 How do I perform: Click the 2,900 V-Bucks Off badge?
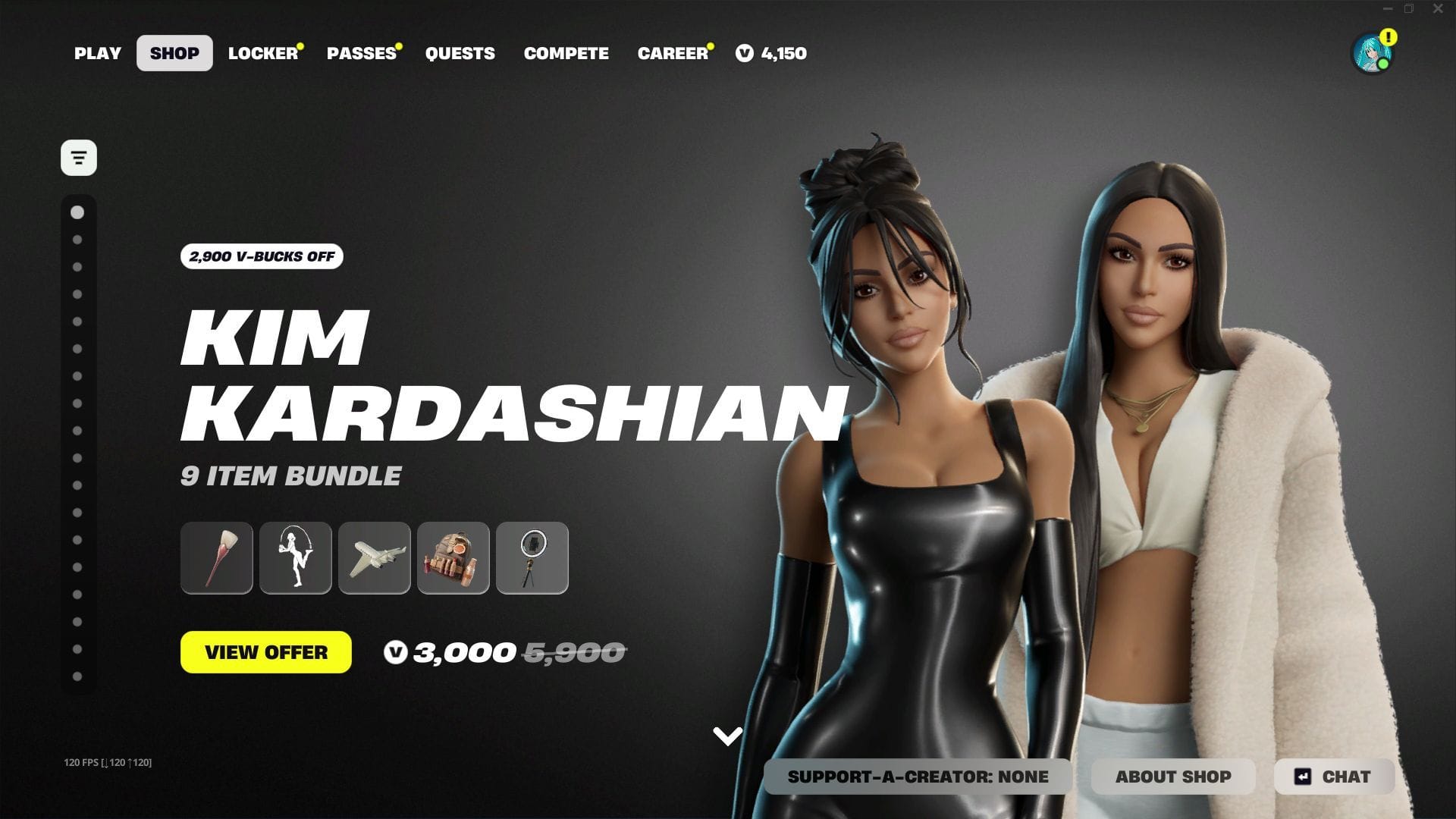pos(261,257)
